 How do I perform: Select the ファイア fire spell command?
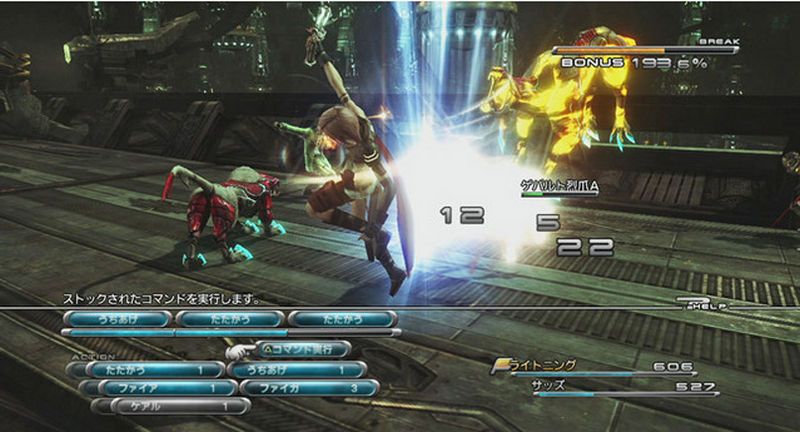pyautogui.click(x=145, y=387)
